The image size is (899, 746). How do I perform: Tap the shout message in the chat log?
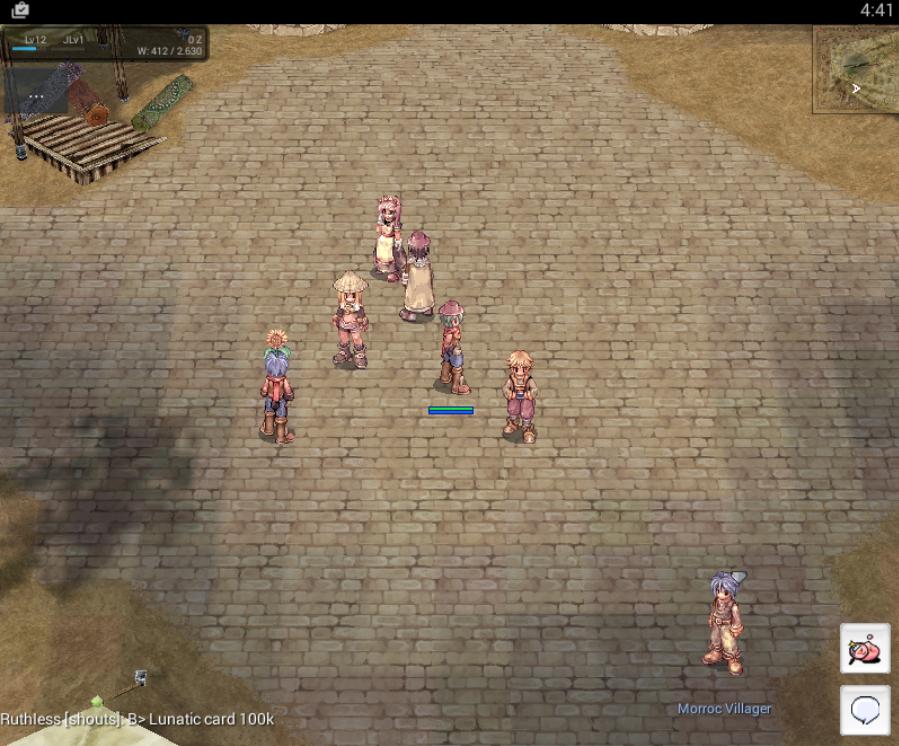click(x=137, y=719)
